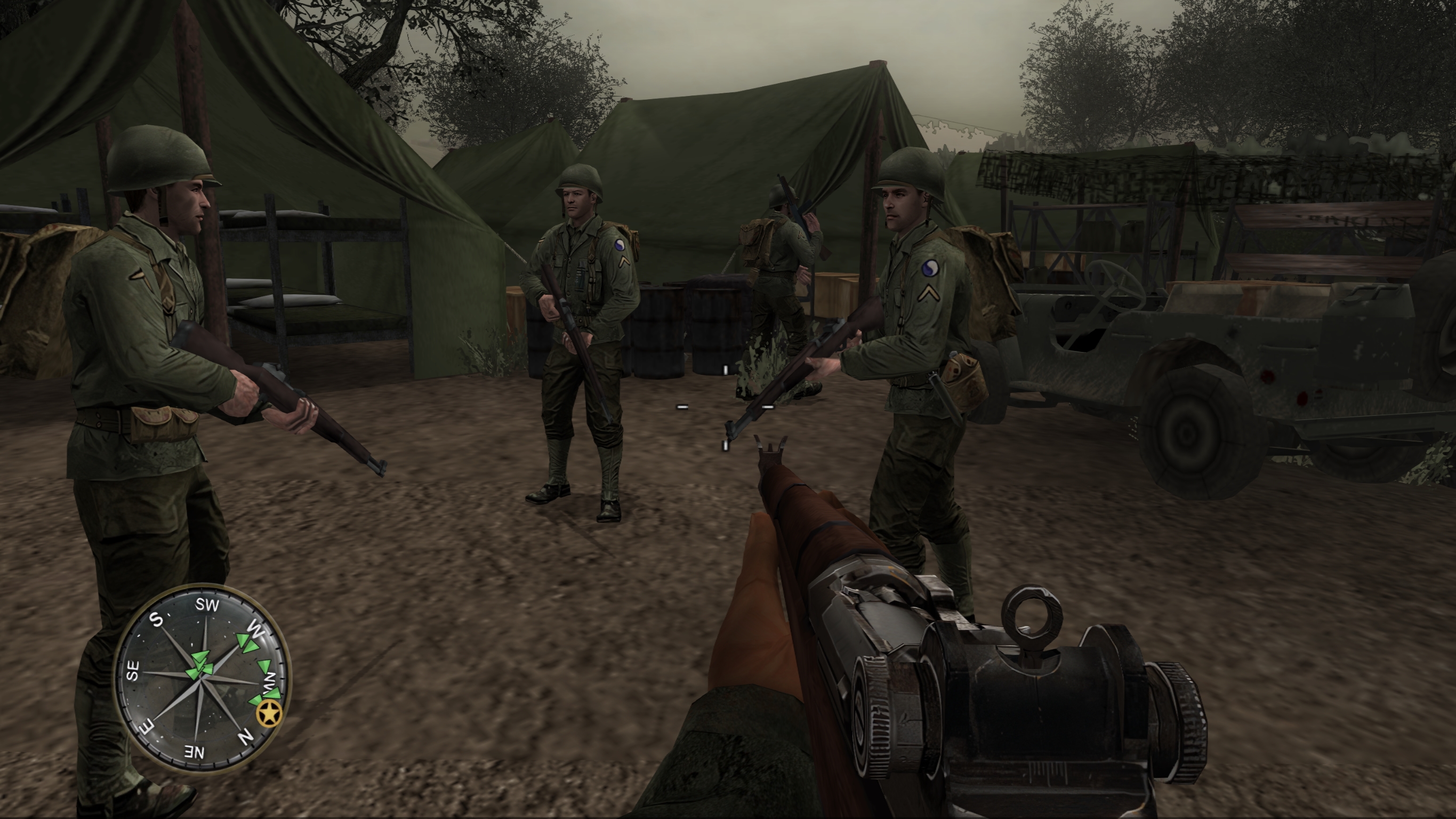
Task: Select the gold star objective marker
Action: [269, 714]
